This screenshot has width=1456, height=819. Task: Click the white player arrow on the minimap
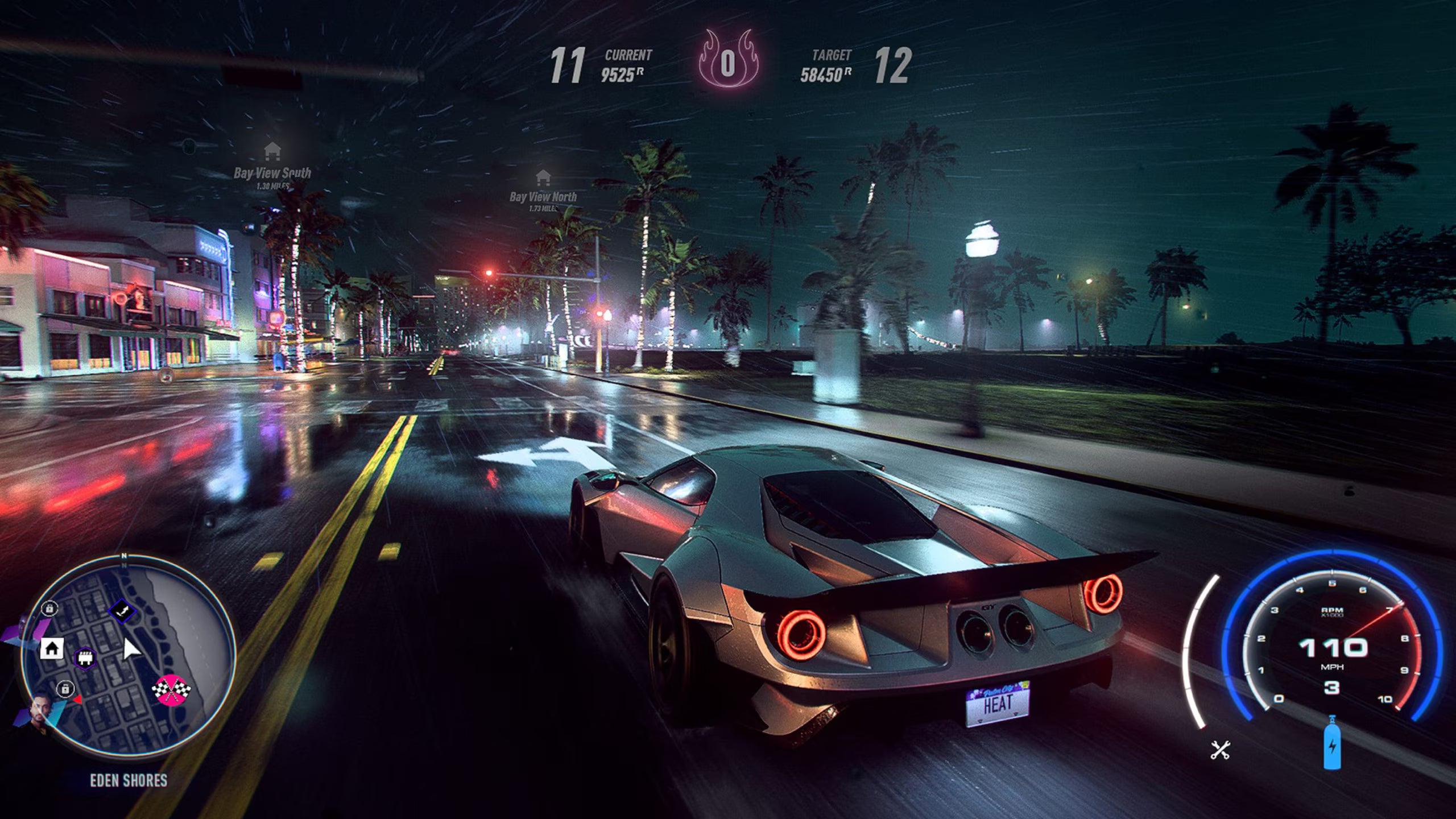(x=131, y=649)
